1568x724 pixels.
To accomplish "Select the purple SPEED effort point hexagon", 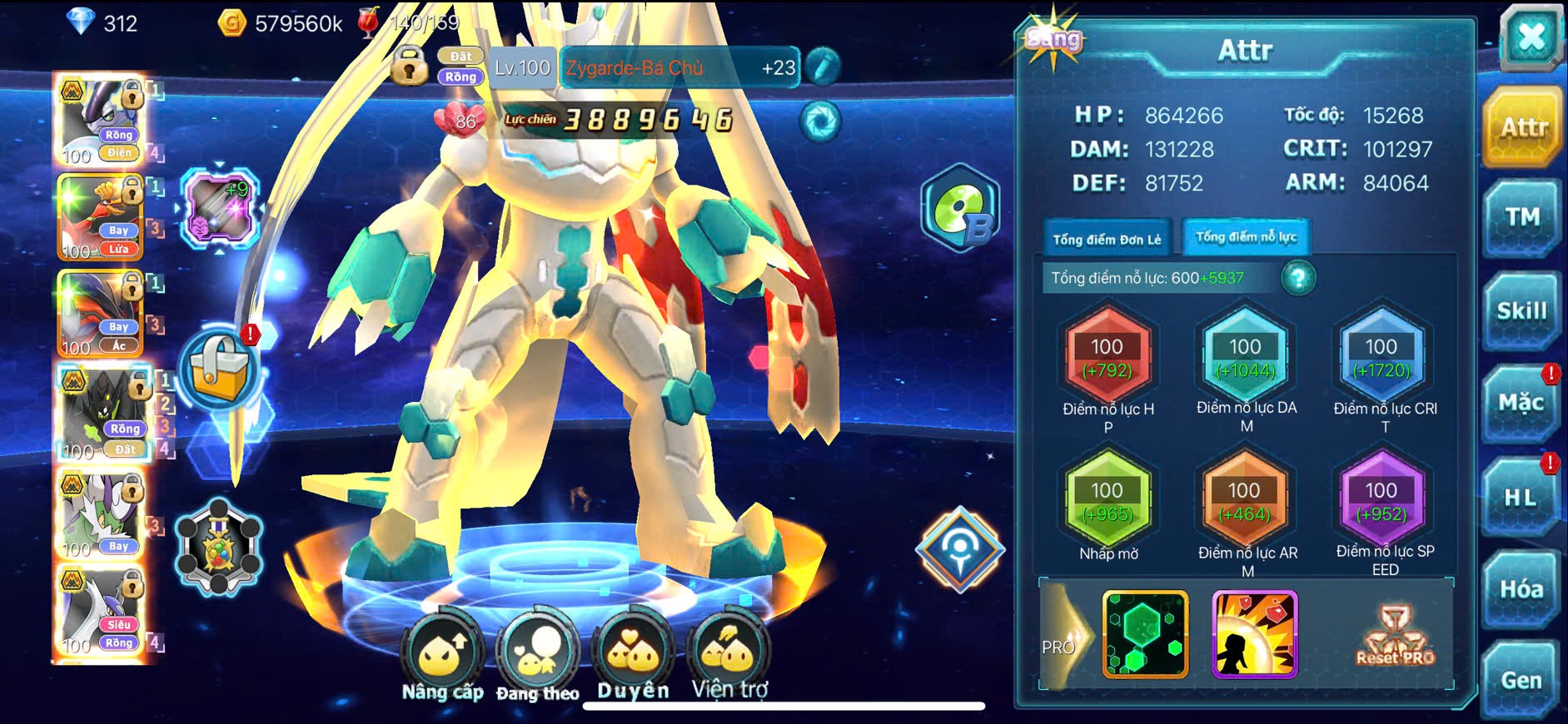I will tap(1381, 501).
